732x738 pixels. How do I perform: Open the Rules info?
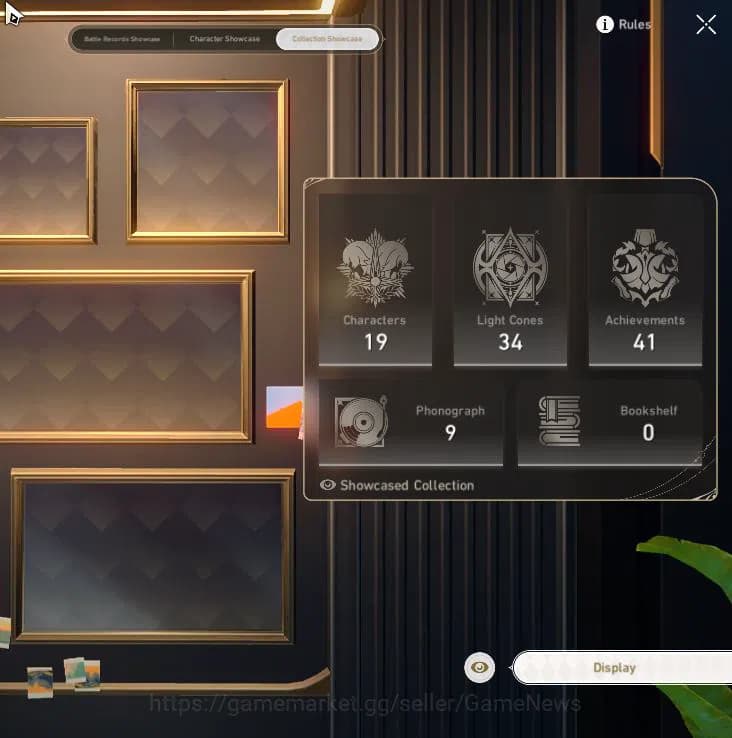[x=624, y=25]
